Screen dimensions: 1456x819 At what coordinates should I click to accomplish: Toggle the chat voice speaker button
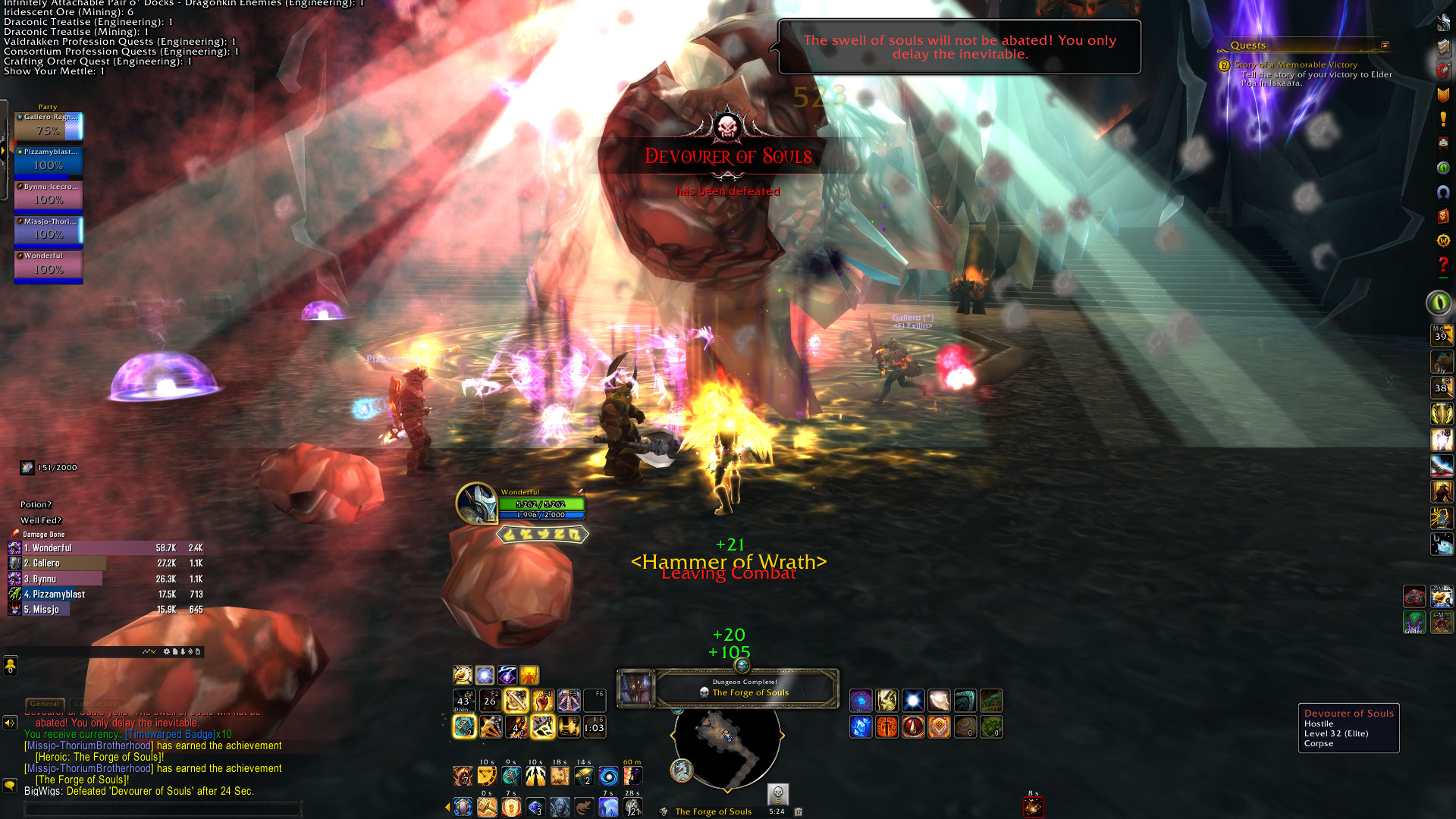[10, 723]
